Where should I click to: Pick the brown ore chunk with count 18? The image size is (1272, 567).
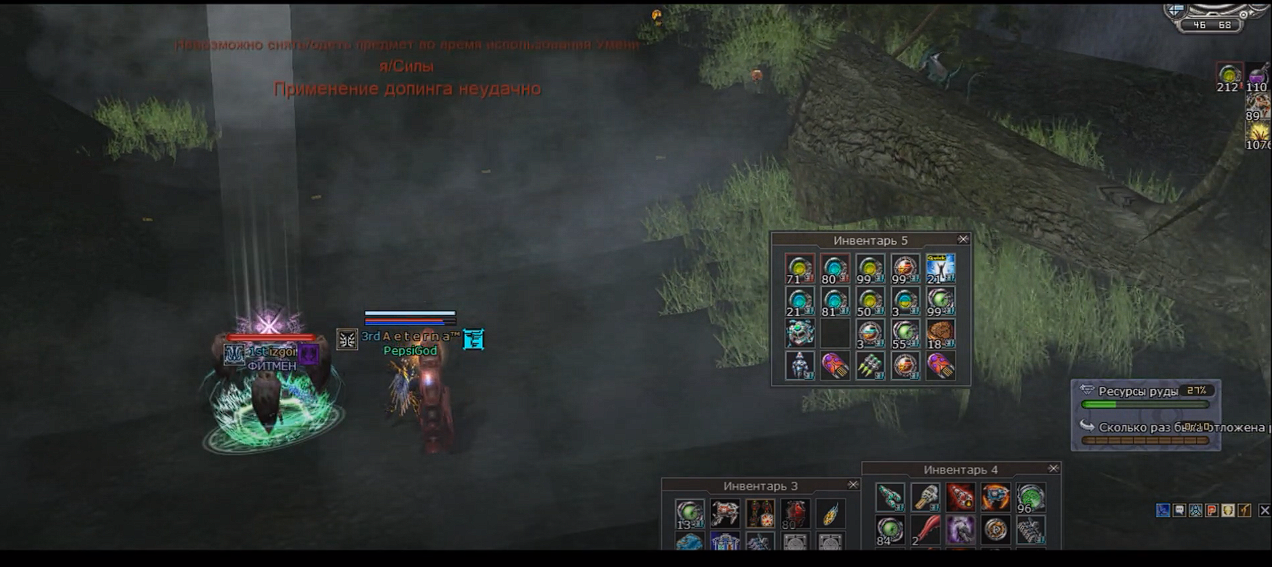point(940,333)
